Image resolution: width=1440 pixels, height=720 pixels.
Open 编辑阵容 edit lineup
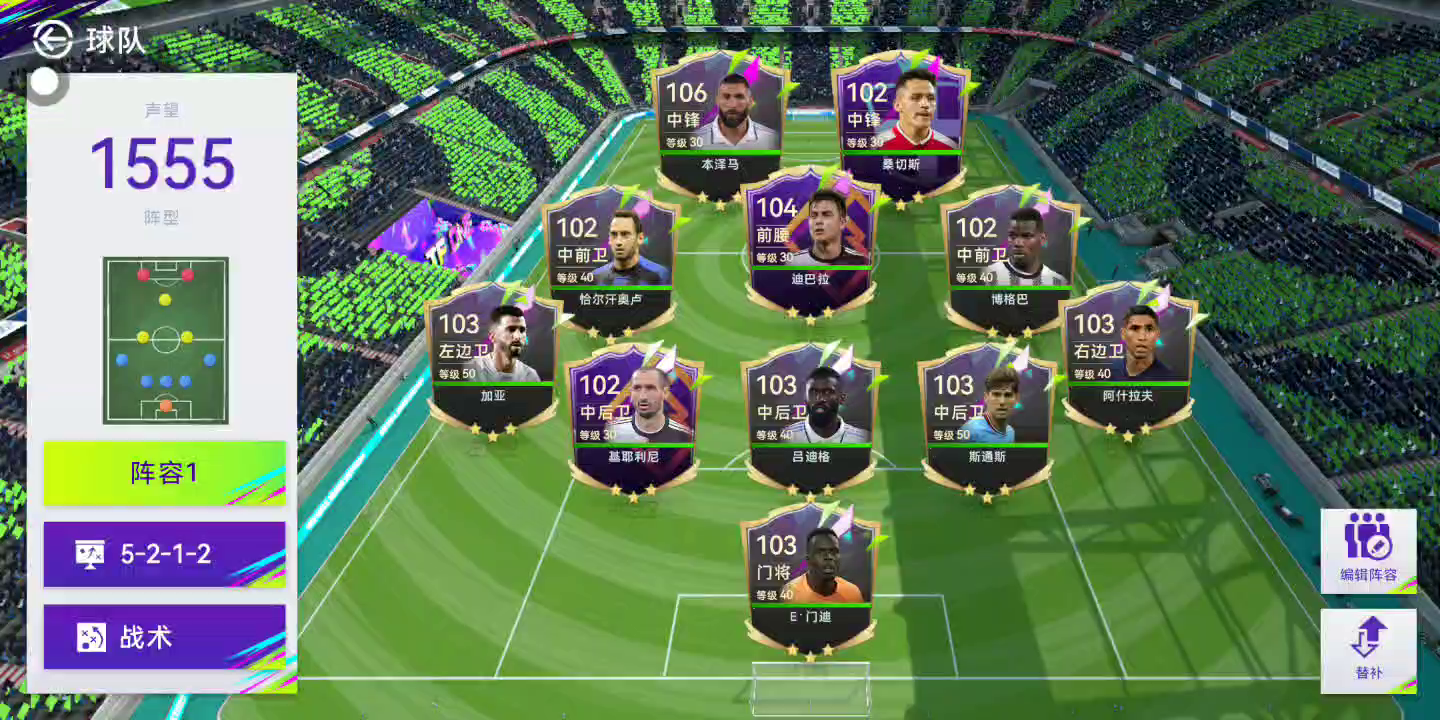coord(1369,551)
